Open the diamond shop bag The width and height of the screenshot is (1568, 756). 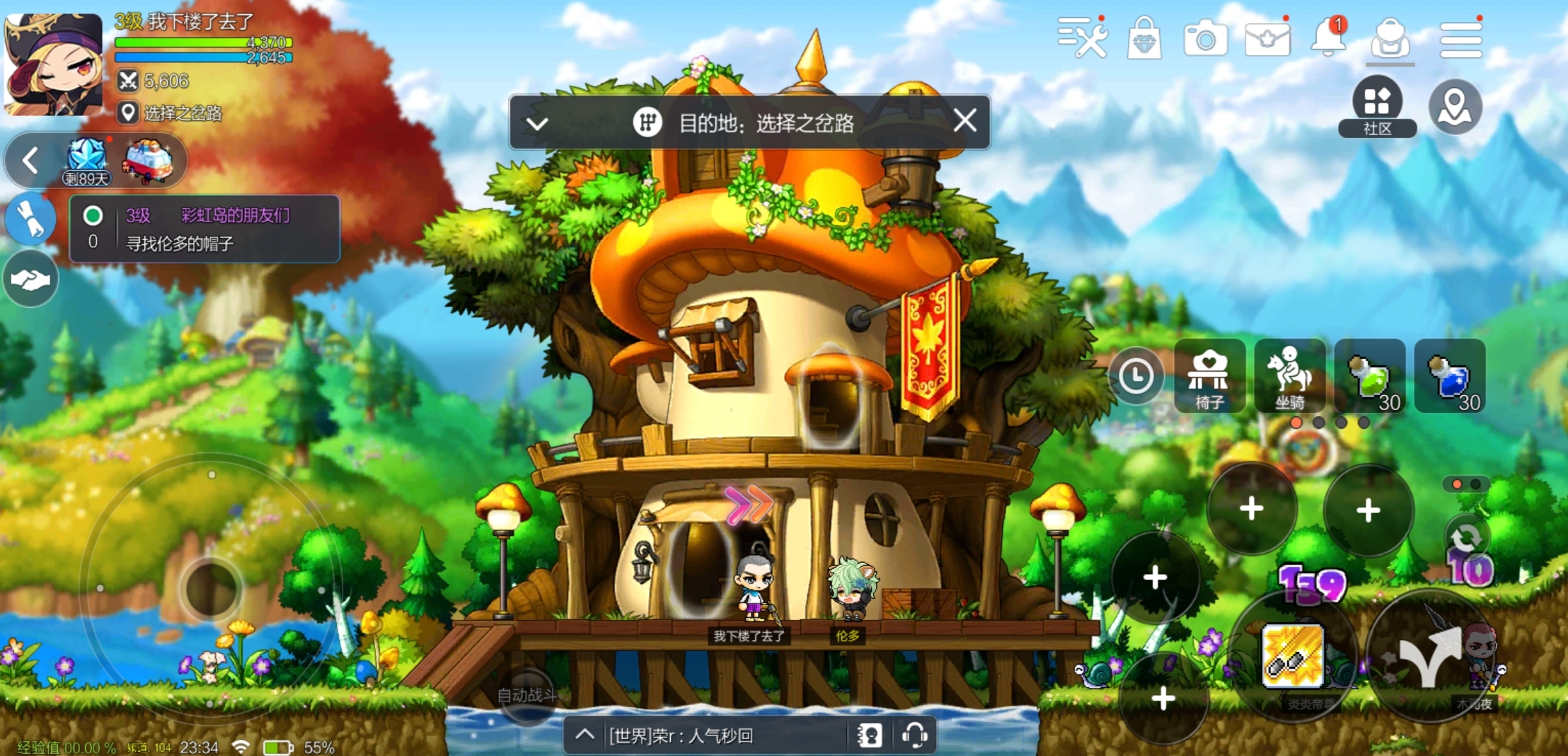coord(1144,39)
